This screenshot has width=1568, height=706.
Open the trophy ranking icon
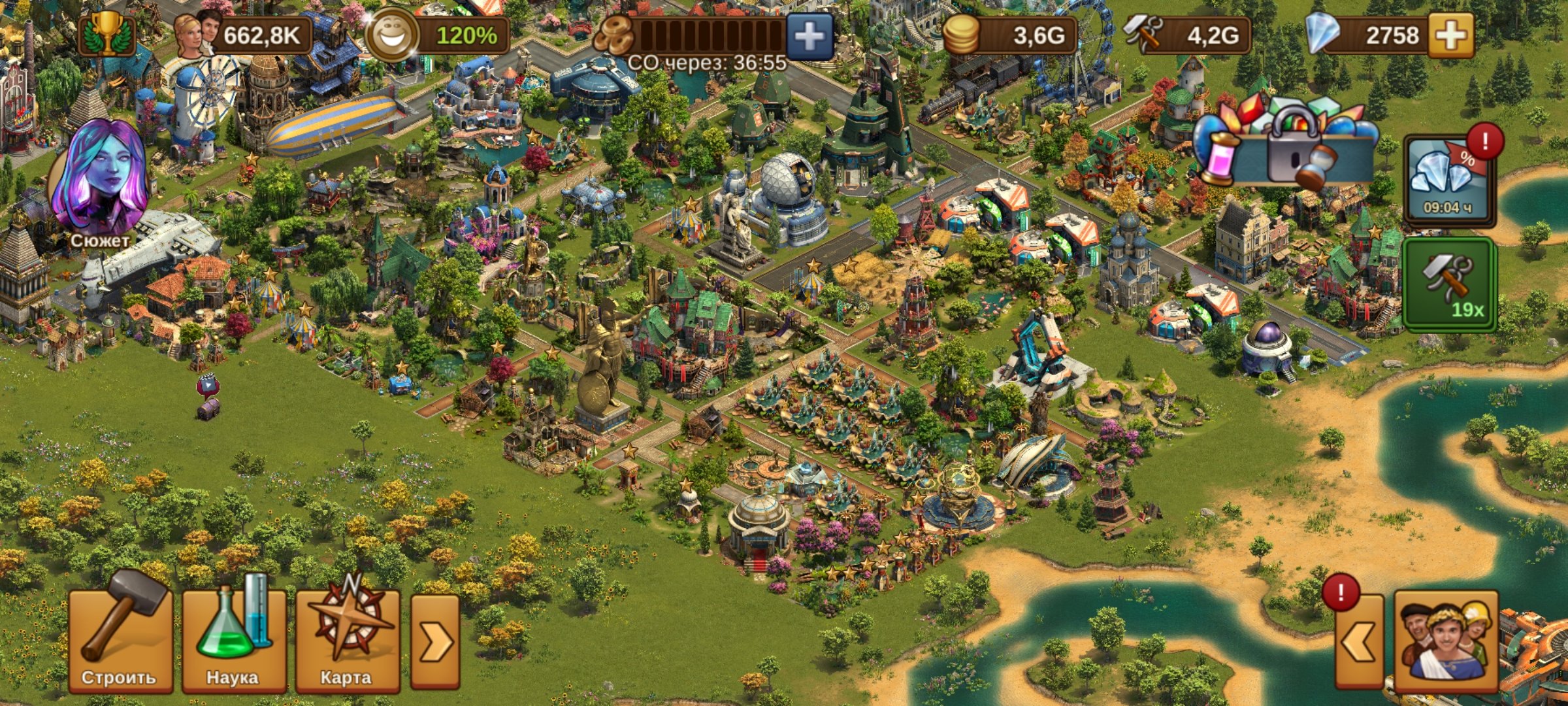pos(106,34)
